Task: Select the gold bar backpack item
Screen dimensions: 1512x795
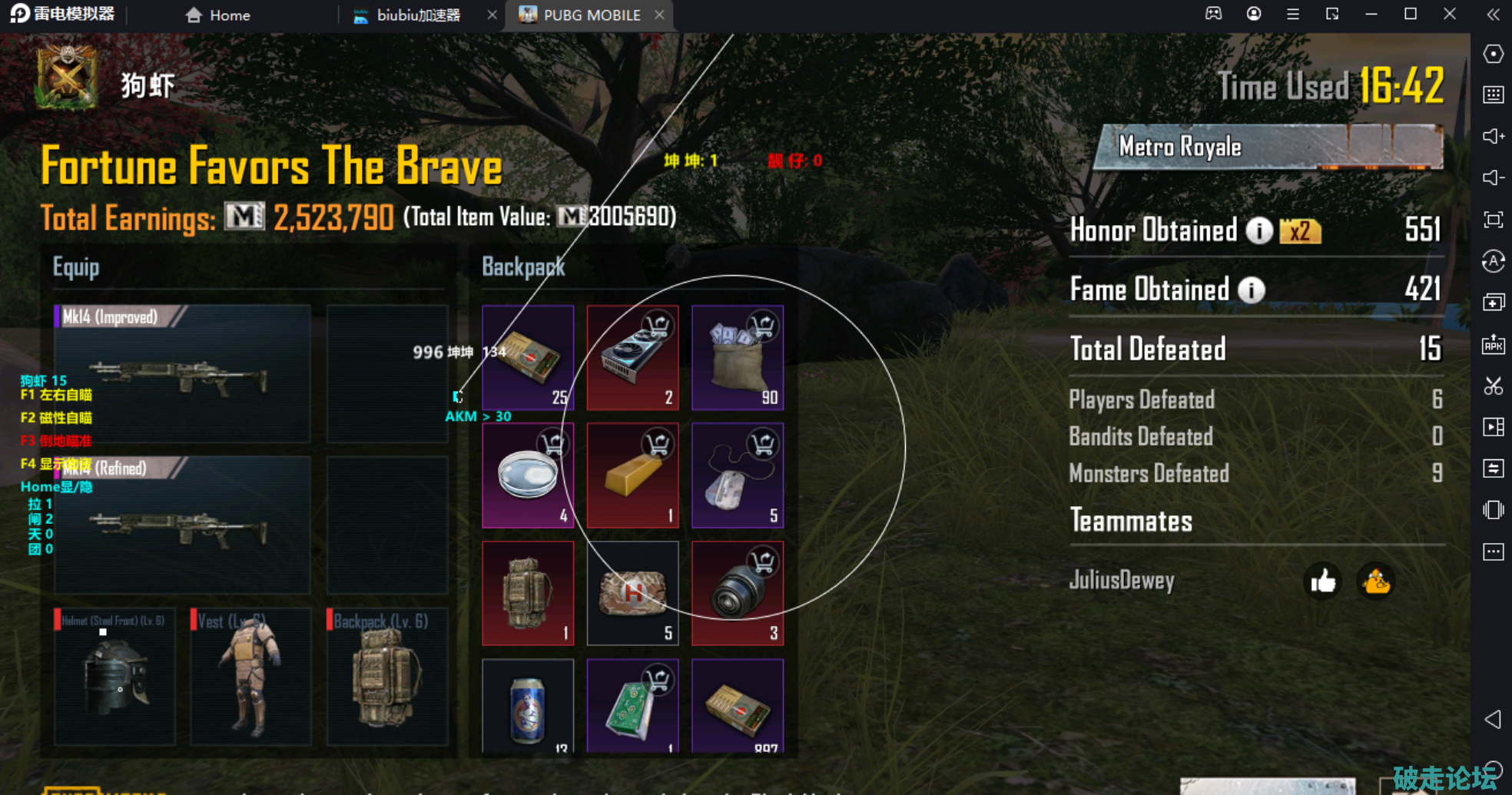Action: 632,475
